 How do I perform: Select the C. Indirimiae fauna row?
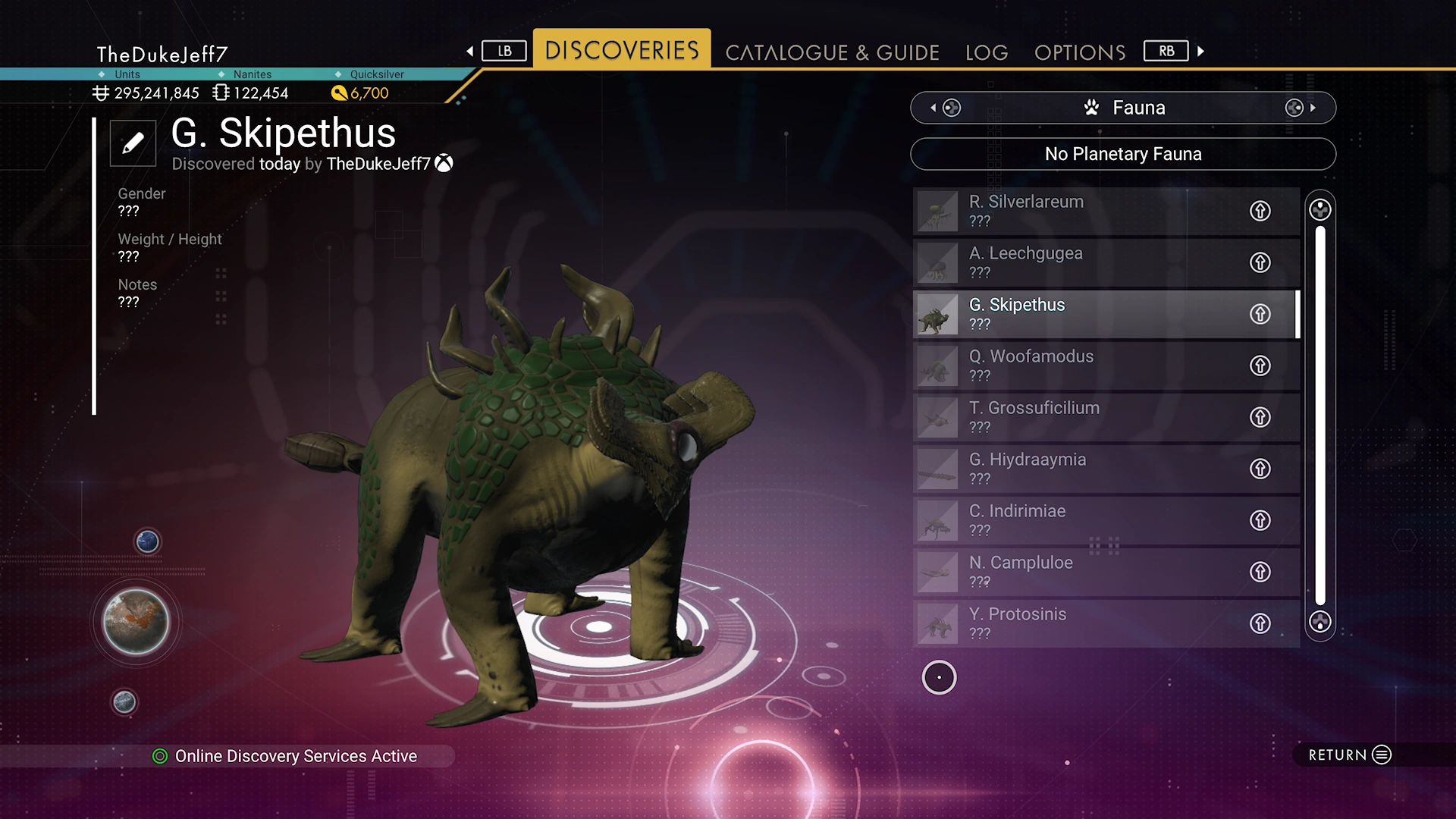point(1077,520)
